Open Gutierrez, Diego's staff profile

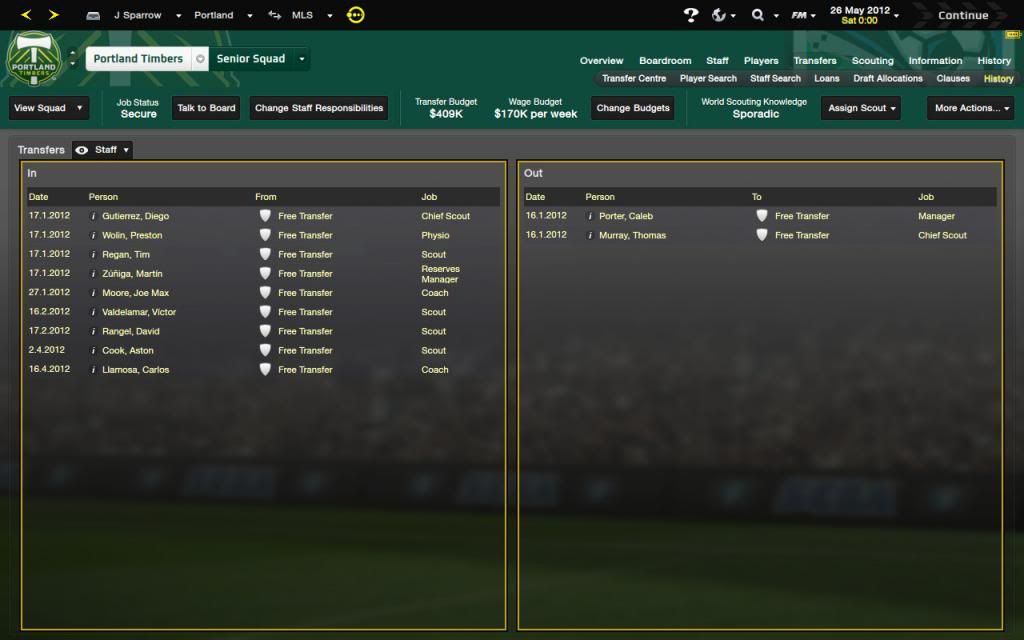pos(135,216)
